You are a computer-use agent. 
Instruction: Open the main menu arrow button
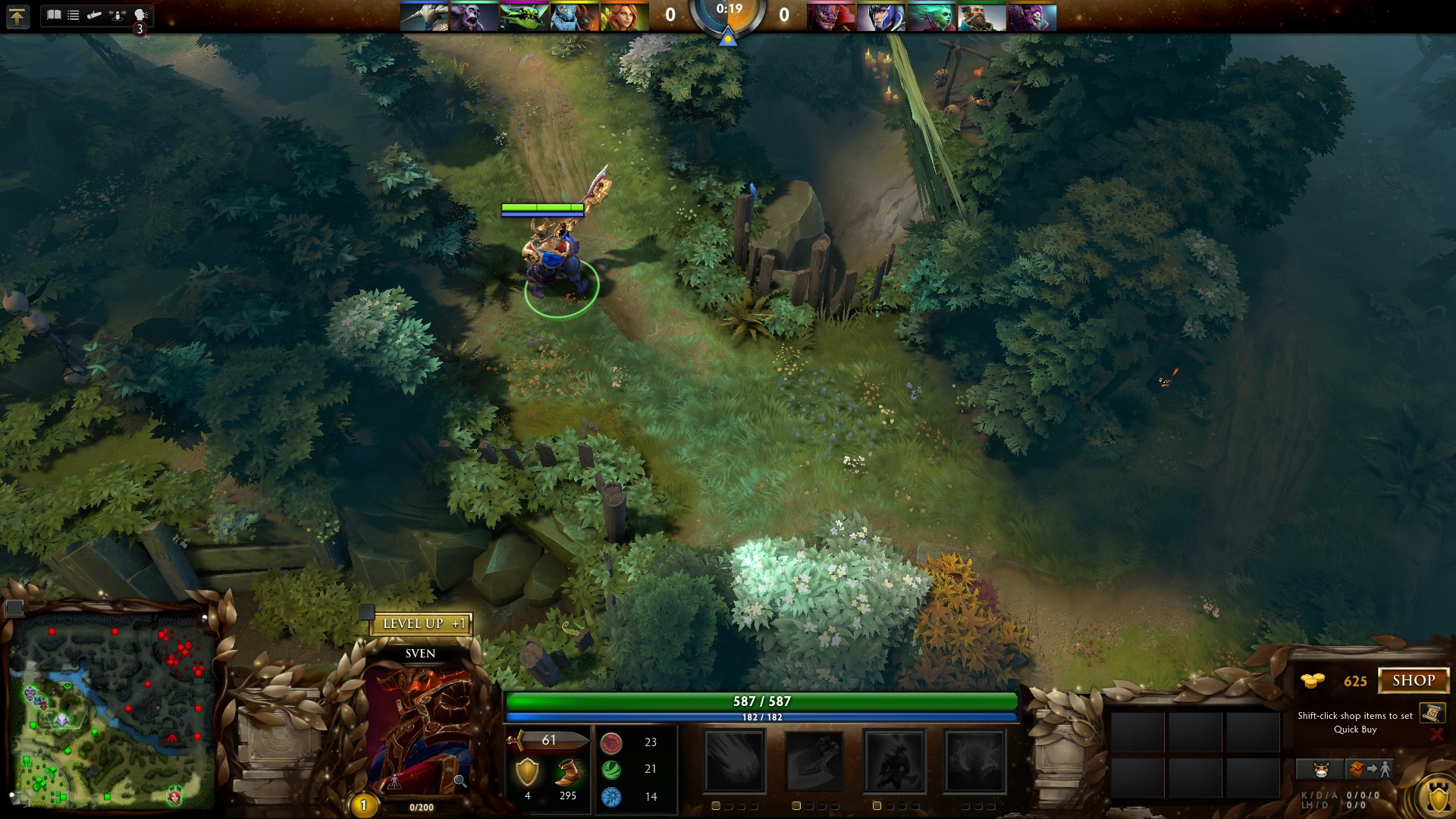click(x=17, y=16)
